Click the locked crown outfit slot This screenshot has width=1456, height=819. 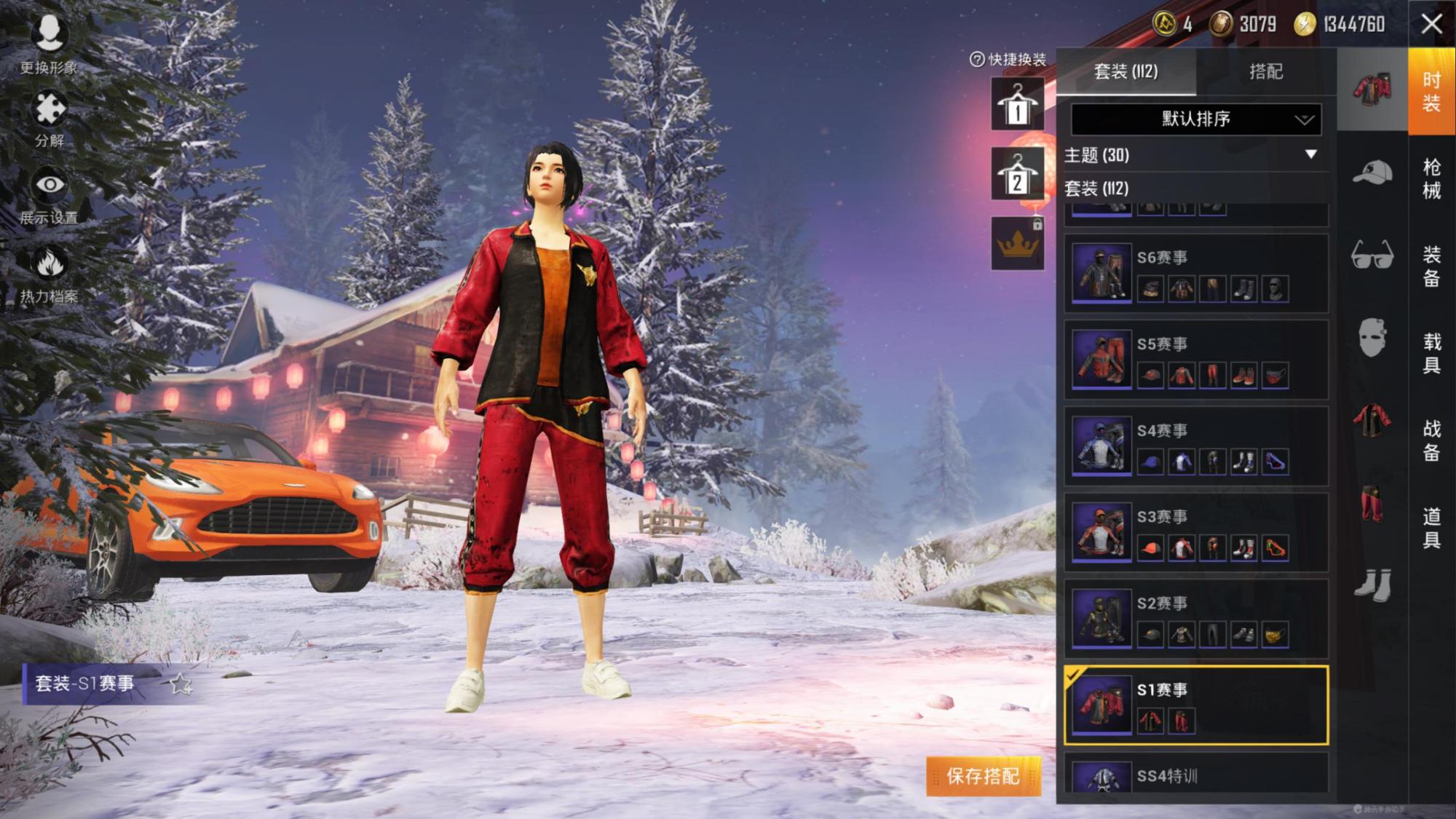click(x=1017, y=244)
